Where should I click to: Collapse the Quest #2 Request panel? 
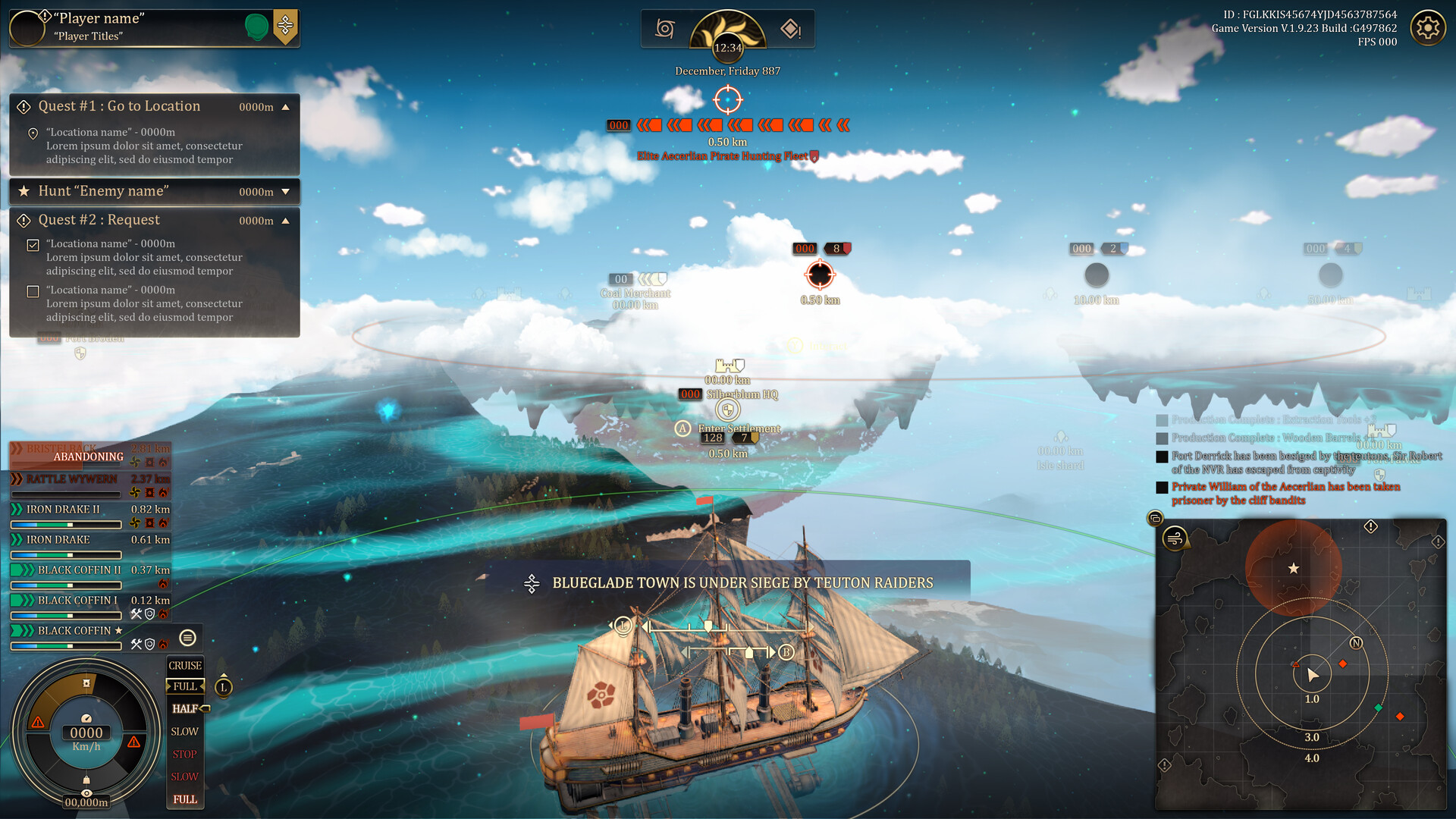pyautogui.click(x=287, y=220)
